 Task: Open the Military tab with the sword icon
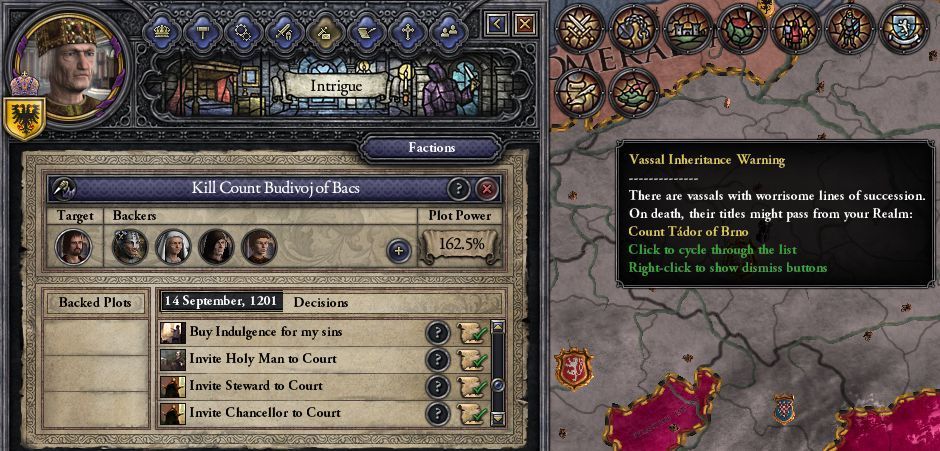[284, 30]
